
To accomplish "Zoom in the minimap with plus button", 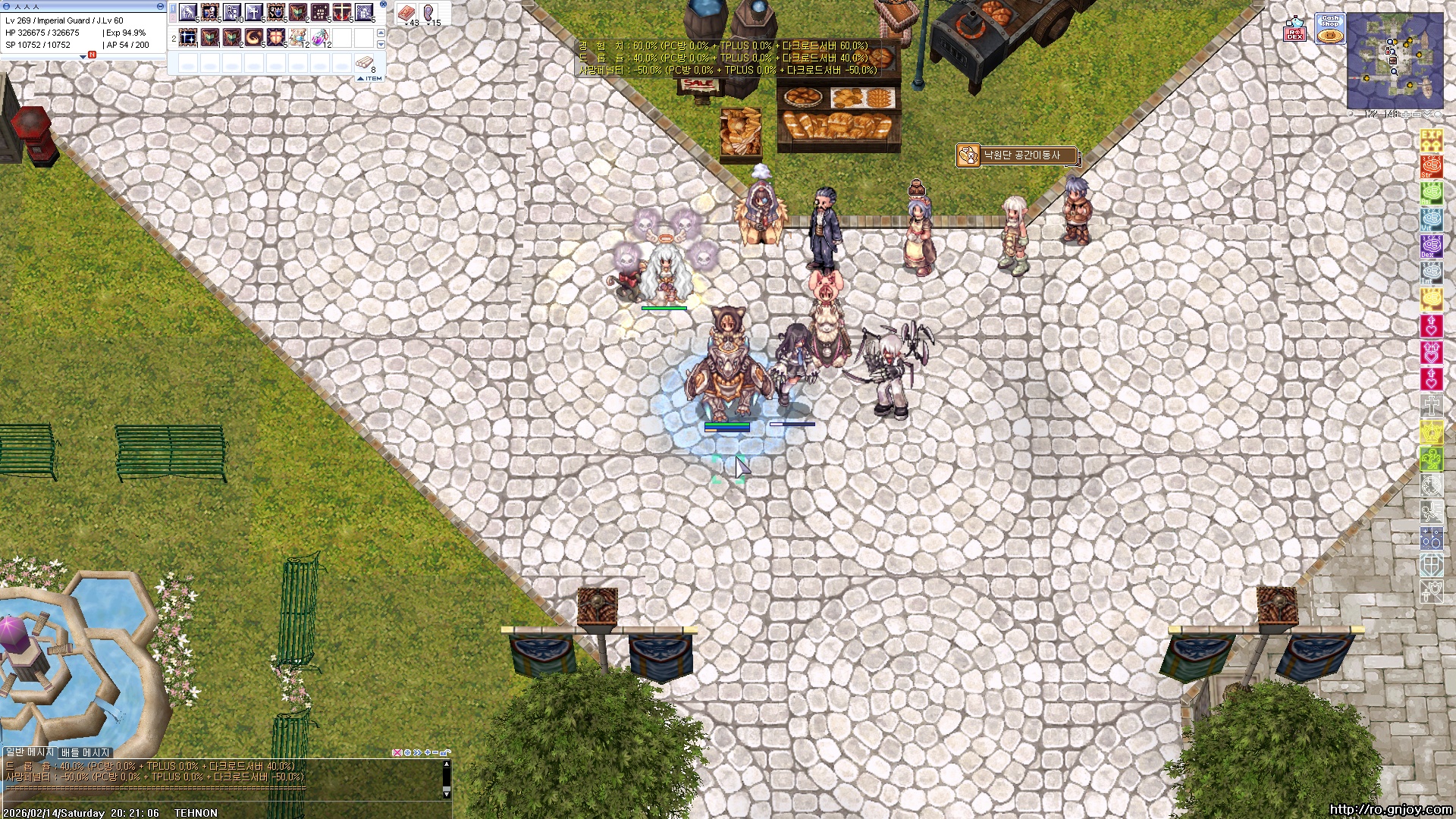I will pos(1406,115).
